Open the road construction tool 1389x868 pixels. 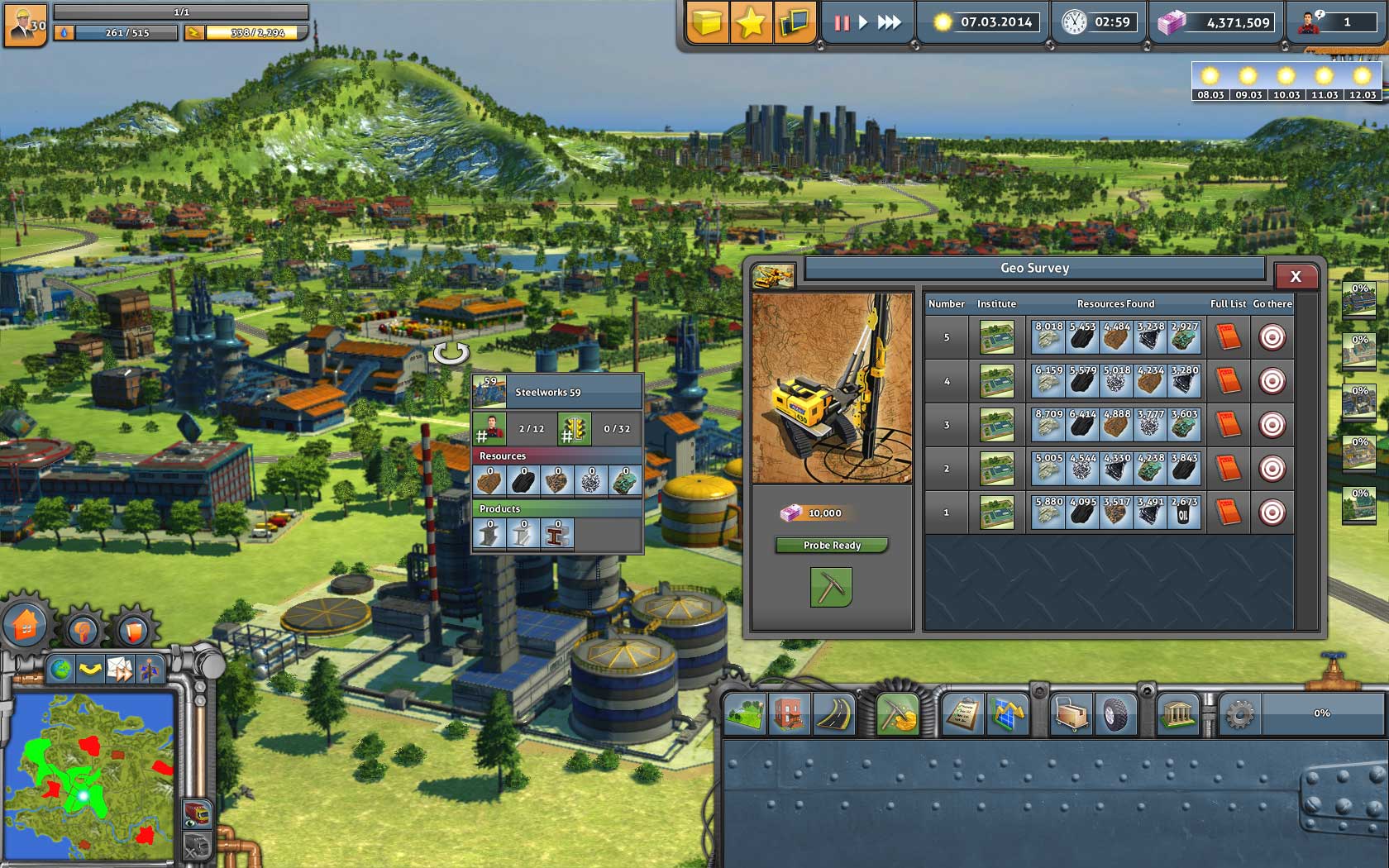(x=832, y=713)
